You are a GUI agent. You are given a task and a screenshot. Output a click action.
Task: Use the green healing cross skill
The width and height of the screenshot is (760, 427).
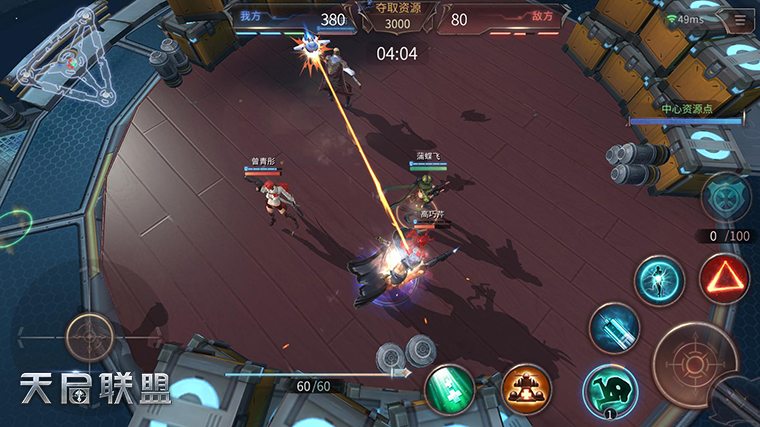click(x=450, y=389)
